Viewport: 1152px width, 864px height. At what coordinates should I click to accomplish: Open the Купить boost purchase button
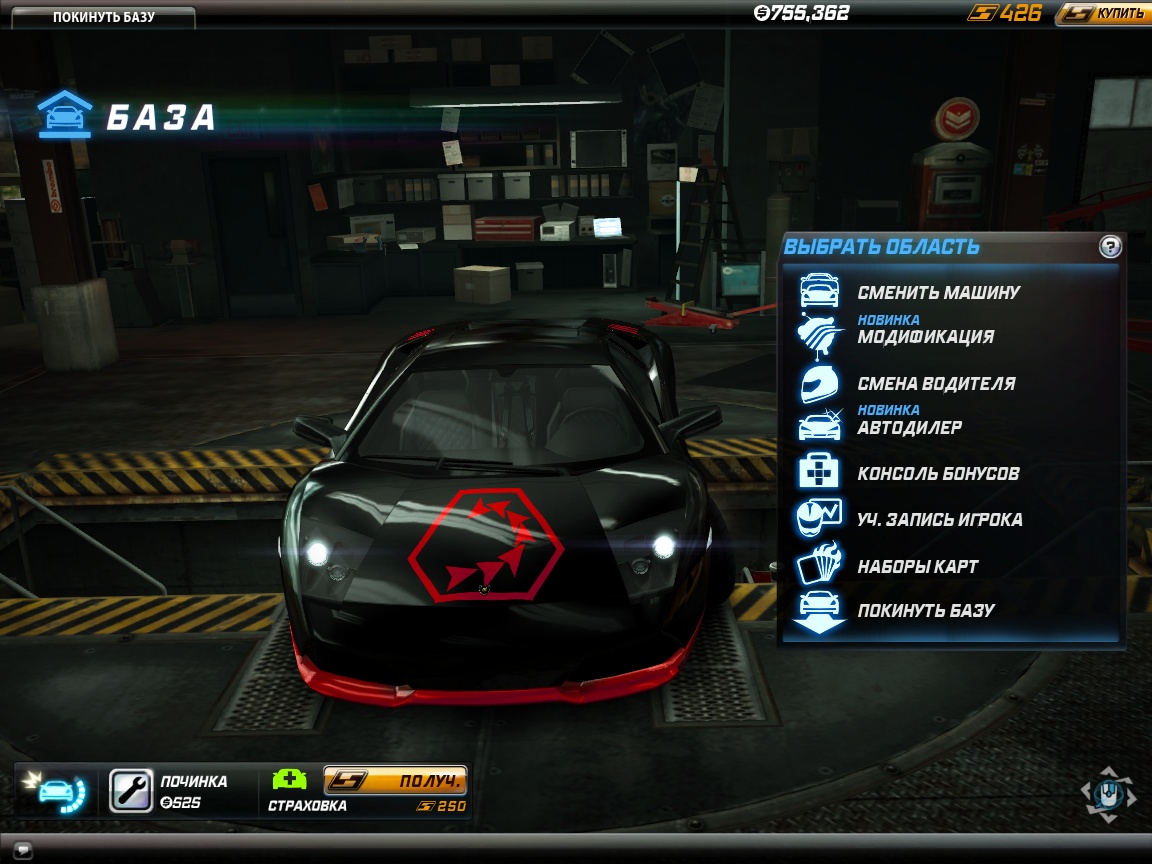(1103, 13)
